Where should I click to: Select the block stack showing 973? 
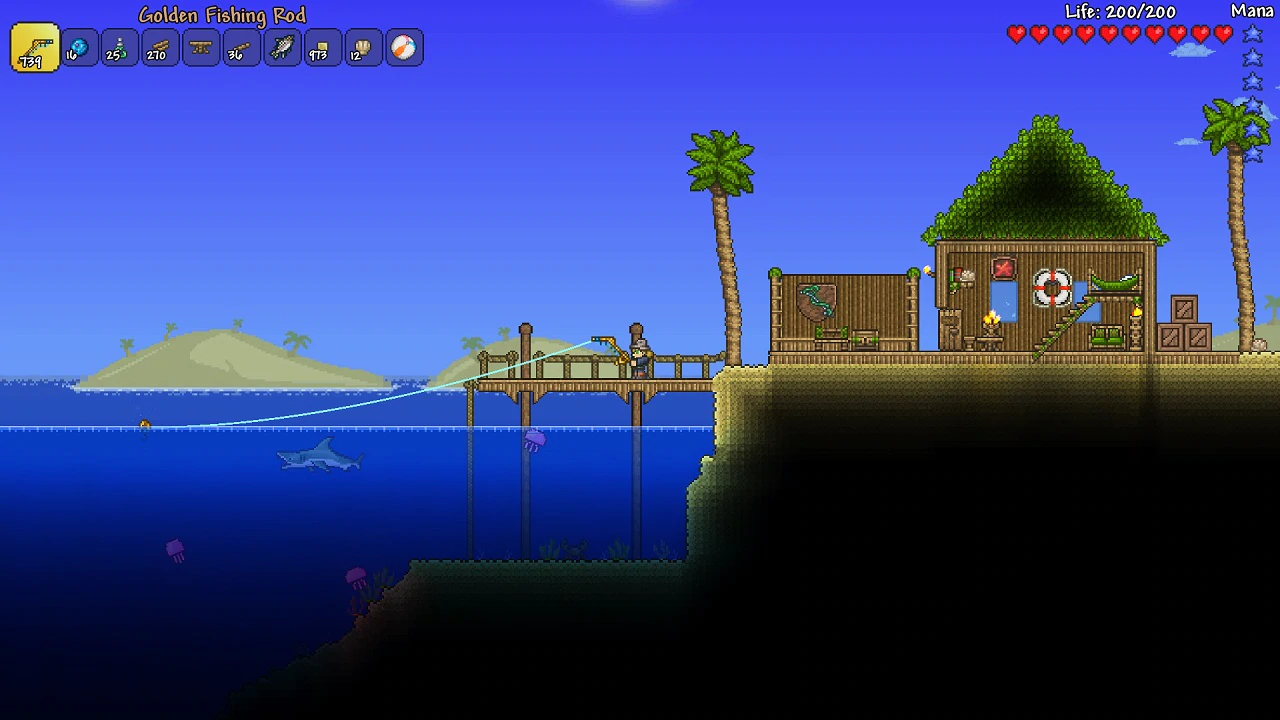pyautogui.click(x=322, y=47)
